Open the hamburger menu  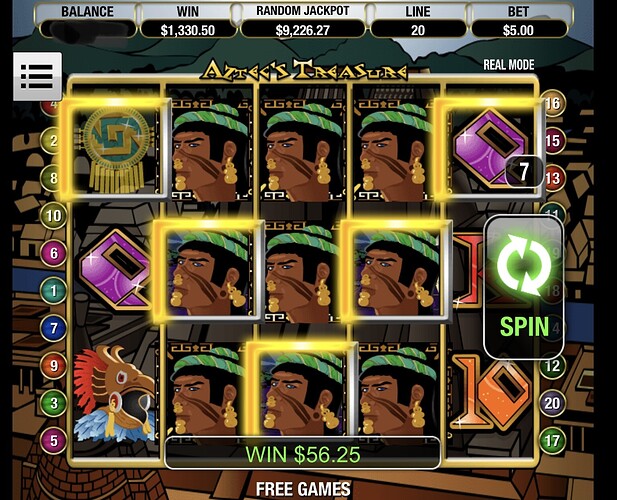pos(36,75)
